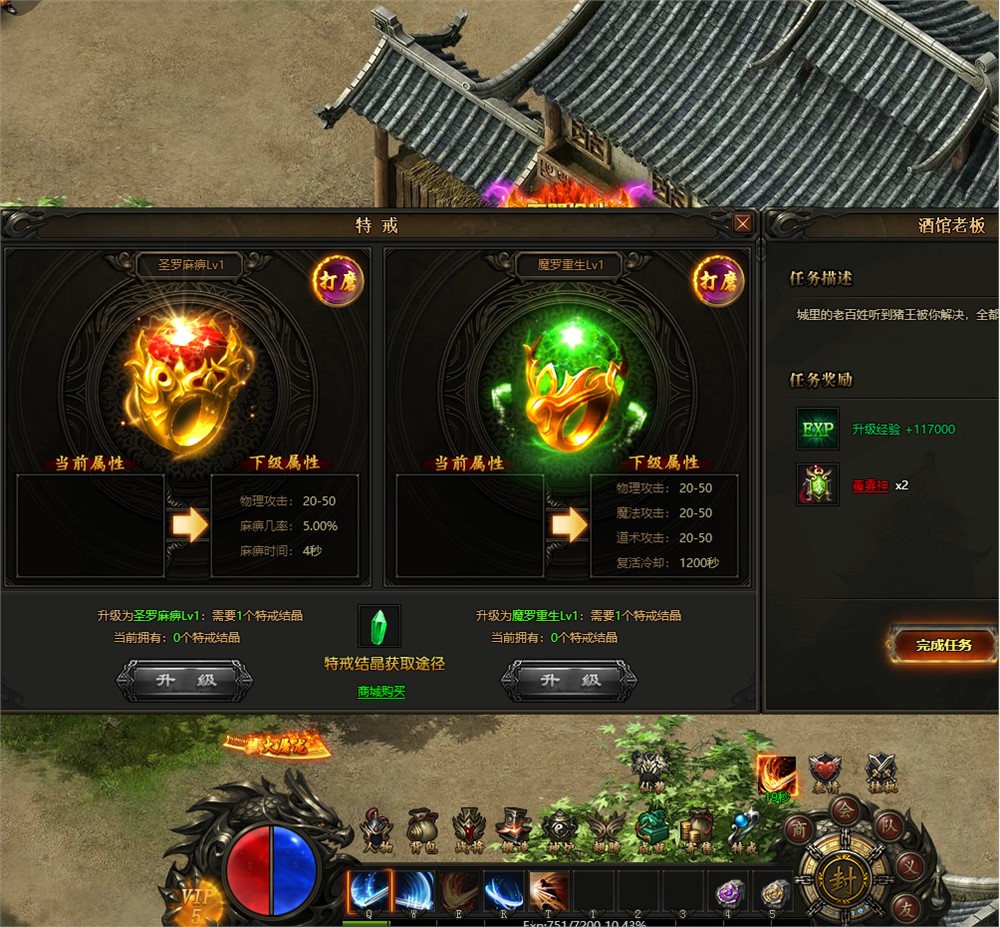Open the 商城购买 shop link

(381, 691)
